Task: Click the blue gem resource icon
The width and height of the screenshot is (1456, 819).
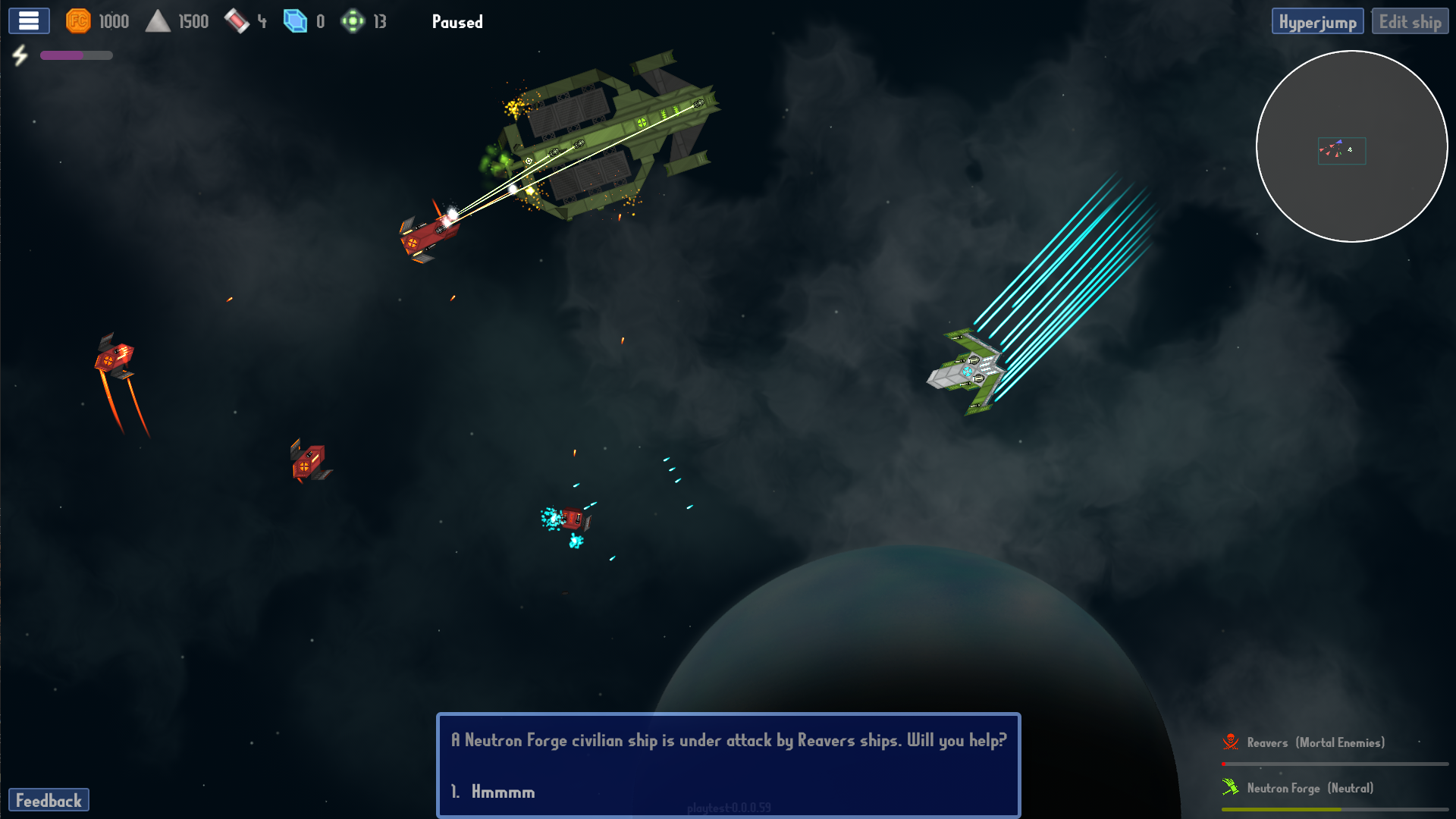Action: tap(294, 21)
